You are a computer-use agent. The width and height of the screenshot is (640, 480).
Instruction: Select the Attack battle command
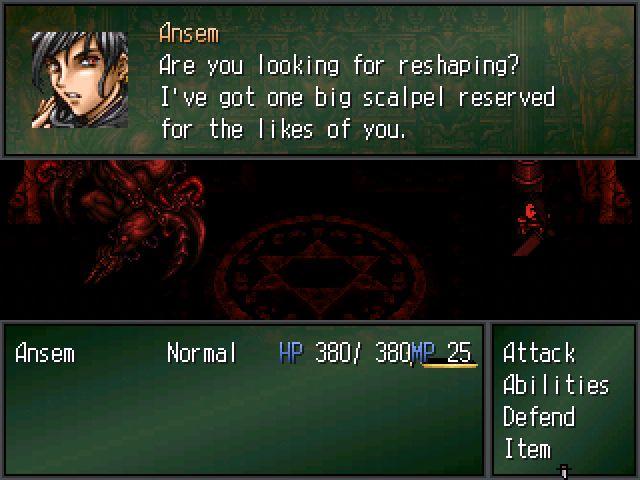(539, 353)
